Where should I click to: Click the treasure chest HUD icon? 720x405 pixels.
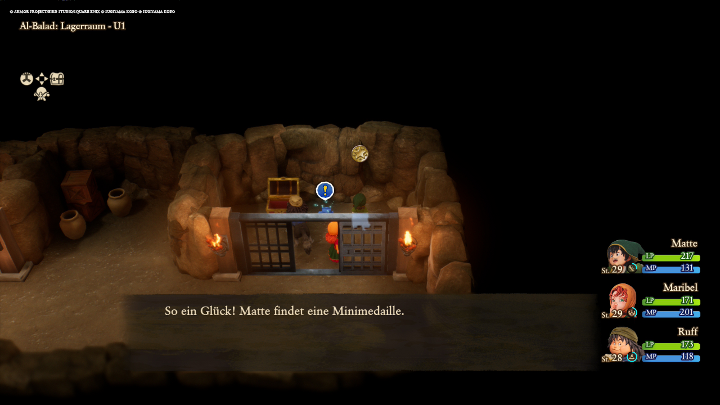(57, 79)
